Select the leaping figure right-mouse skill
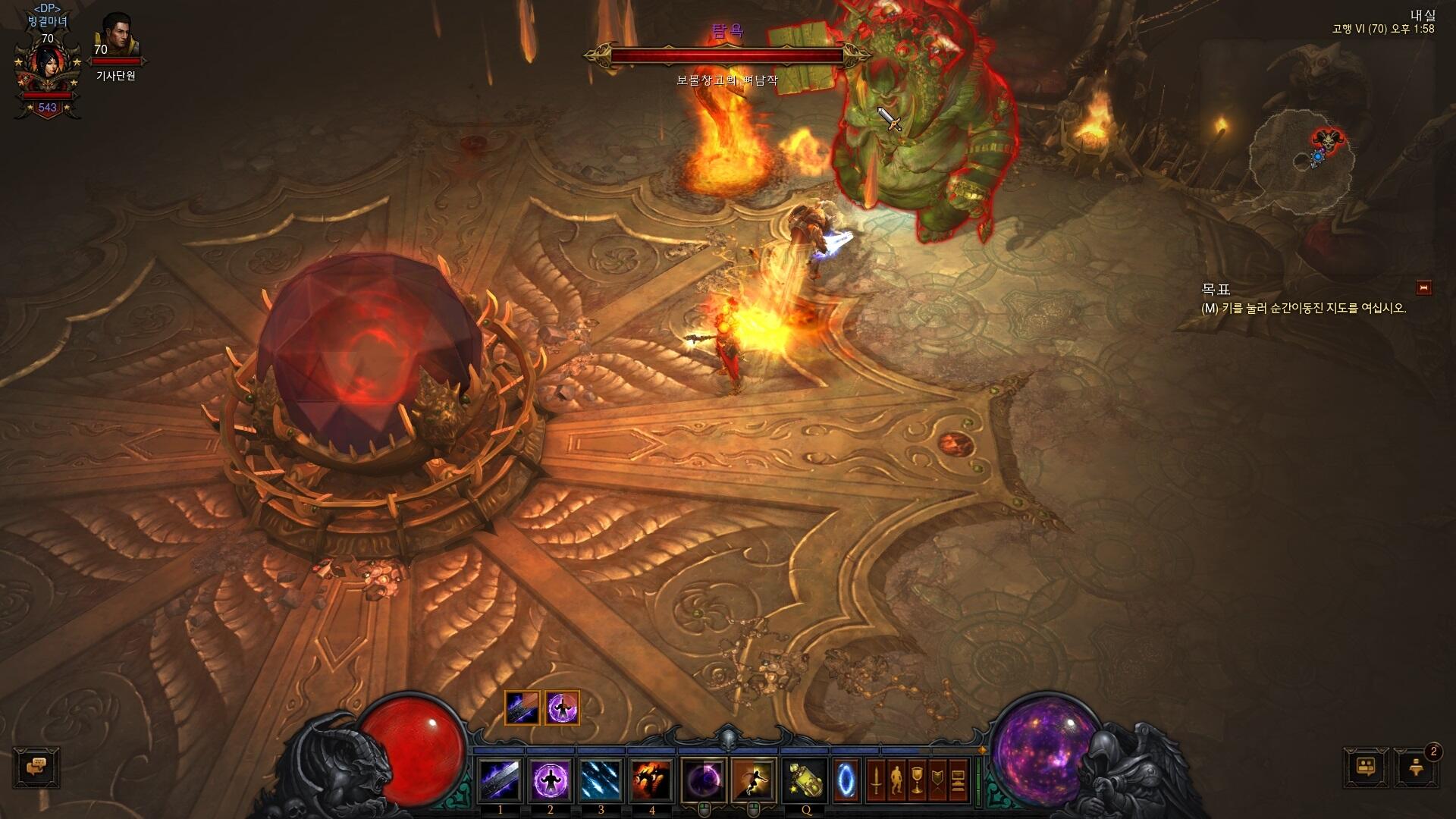 pyautogui.click(x=753, y=780)
